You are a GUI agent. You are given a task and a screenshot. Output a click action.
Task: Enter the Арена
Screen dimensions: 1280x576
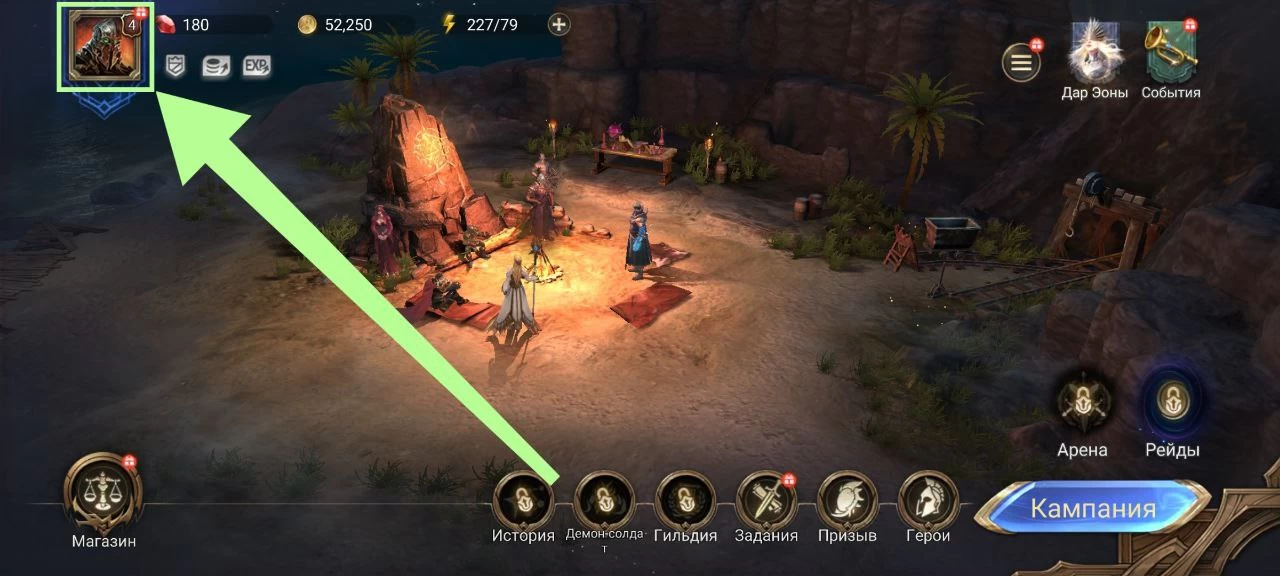click(x=1083, y=403)
